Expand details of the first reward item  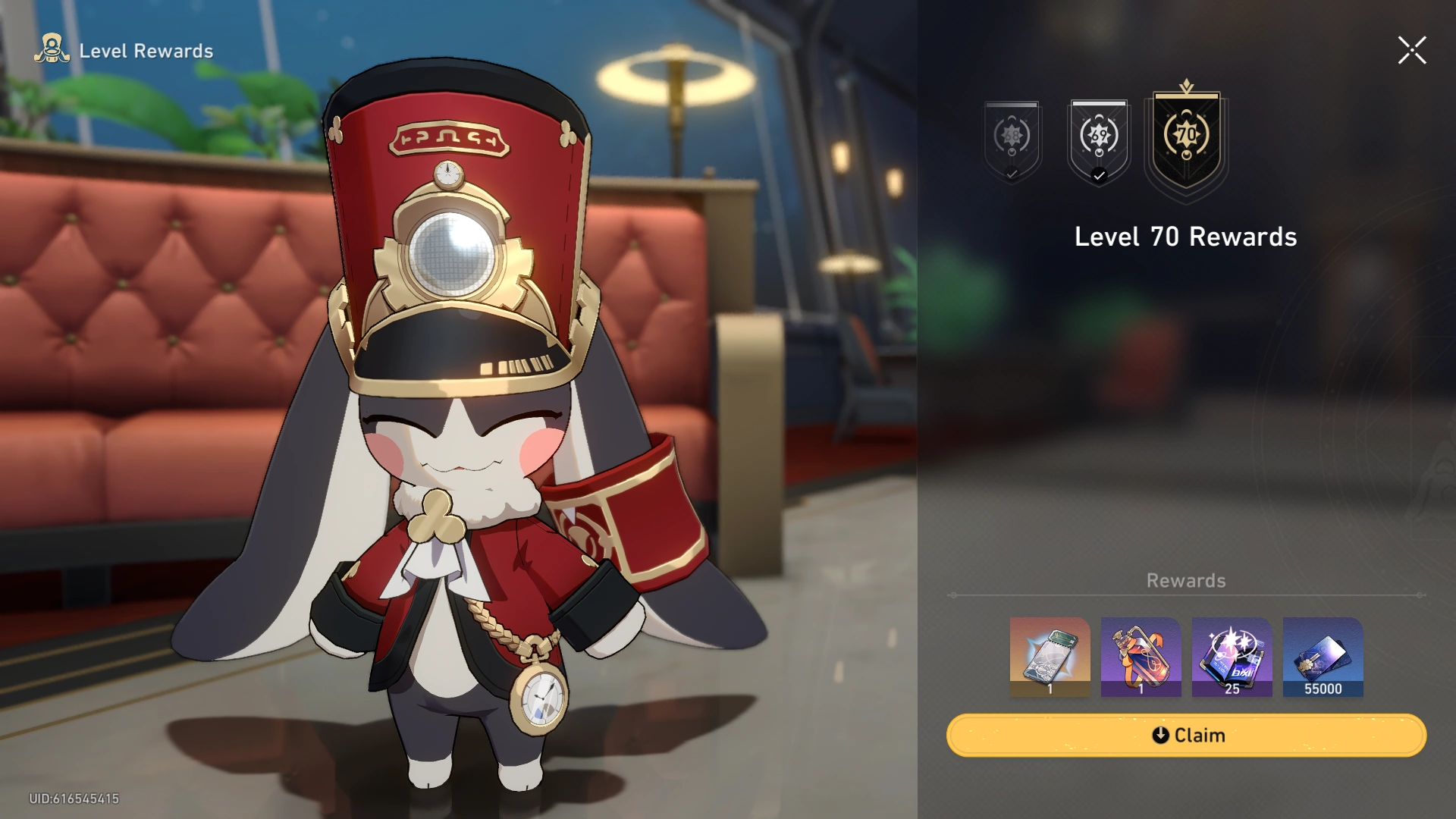point(1050,657)
